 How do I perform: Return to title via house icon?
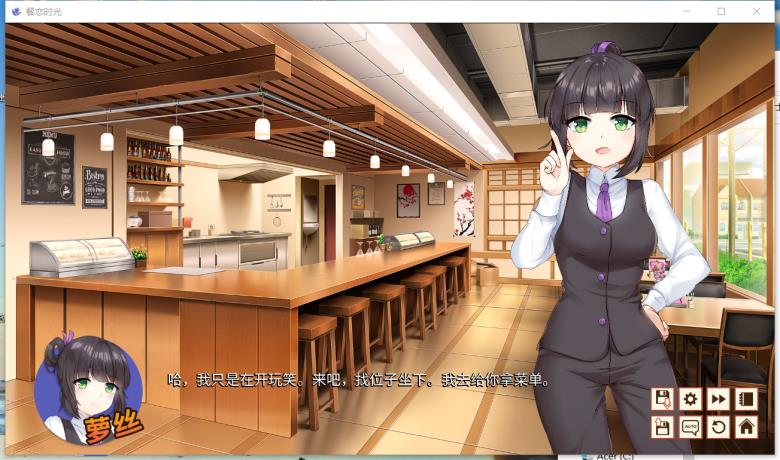click(x=746, y=427)
